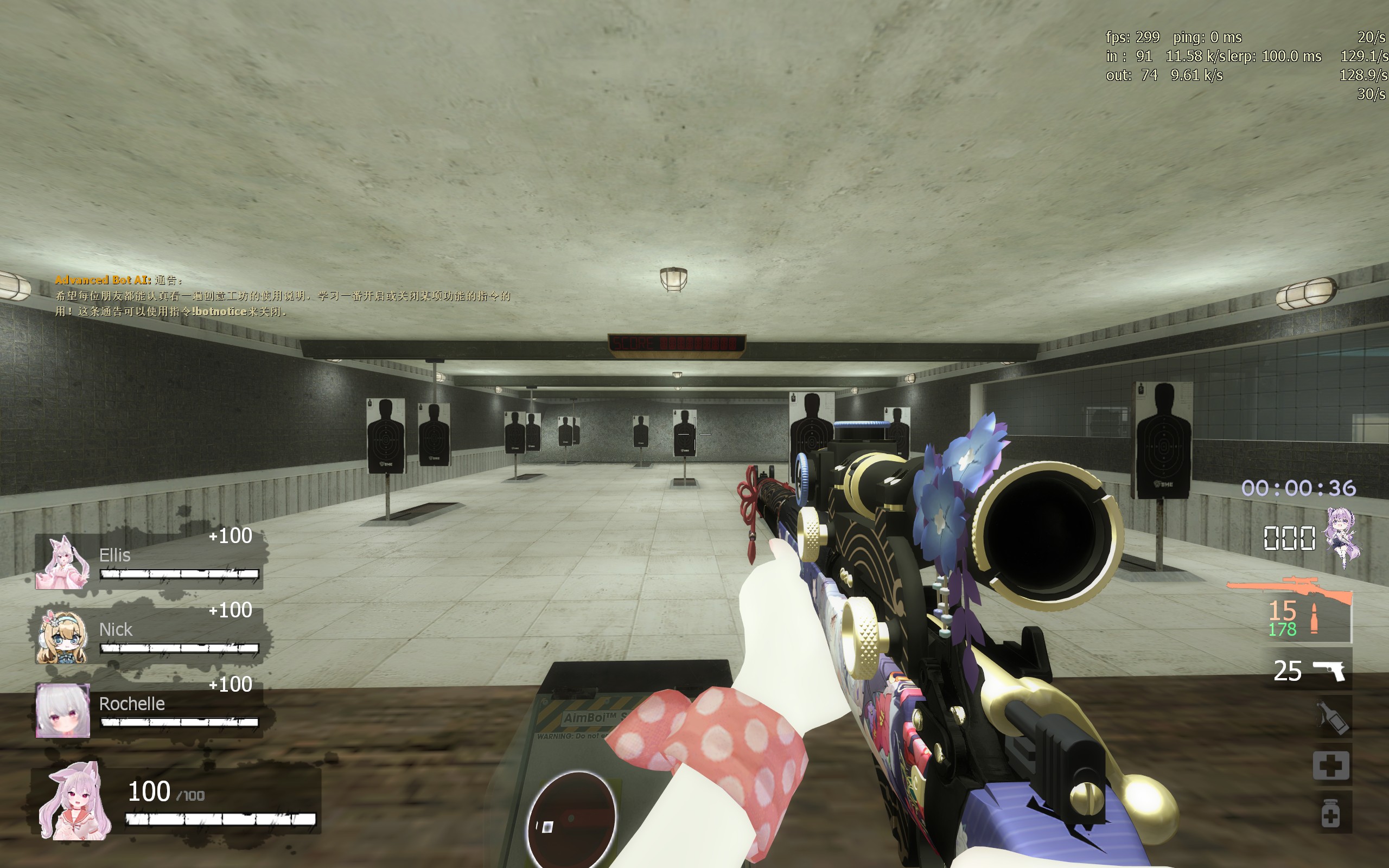Click teammate Nick's portrait

62,637
